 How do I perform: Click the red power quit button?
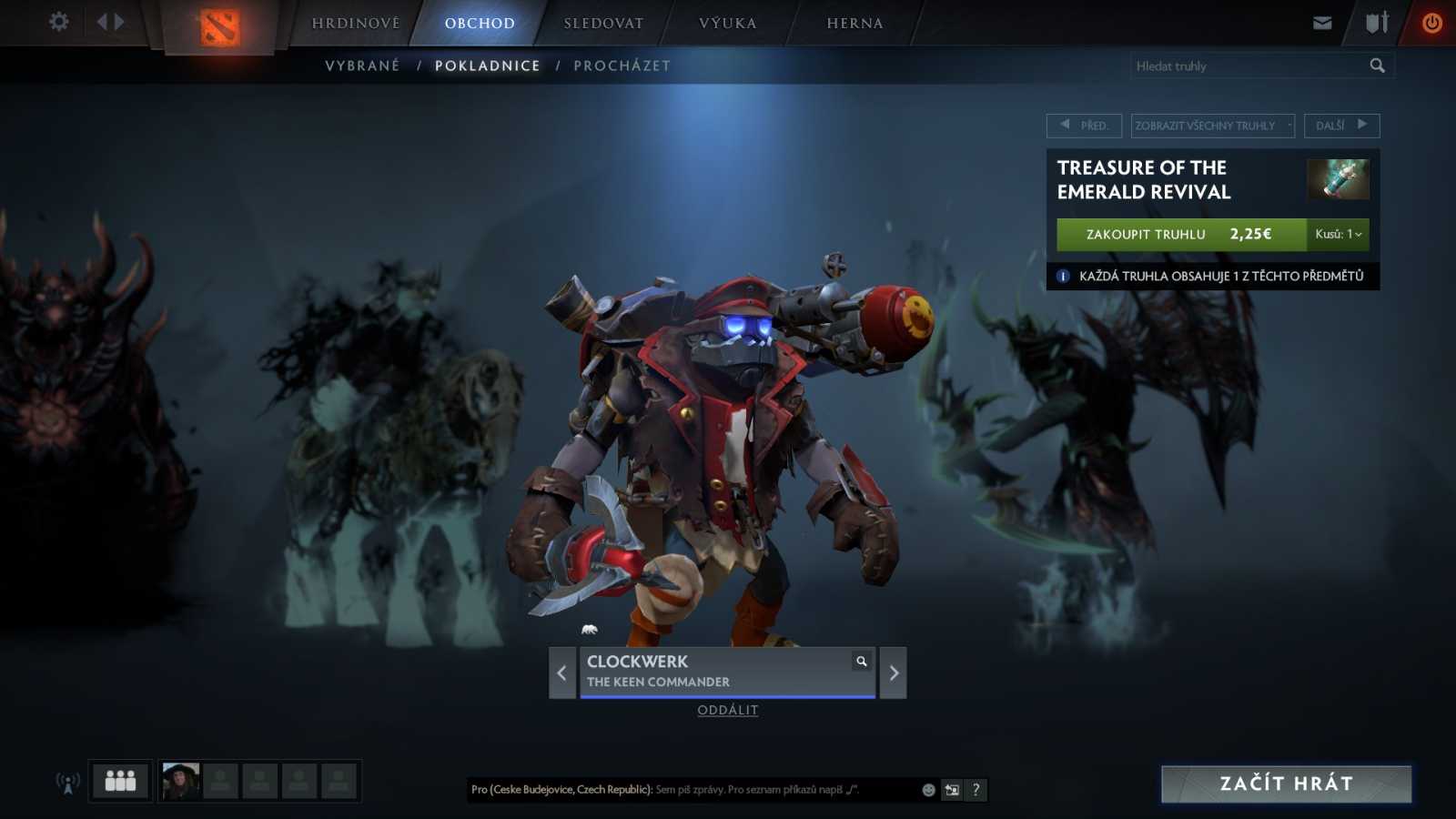click(1431, 23)
